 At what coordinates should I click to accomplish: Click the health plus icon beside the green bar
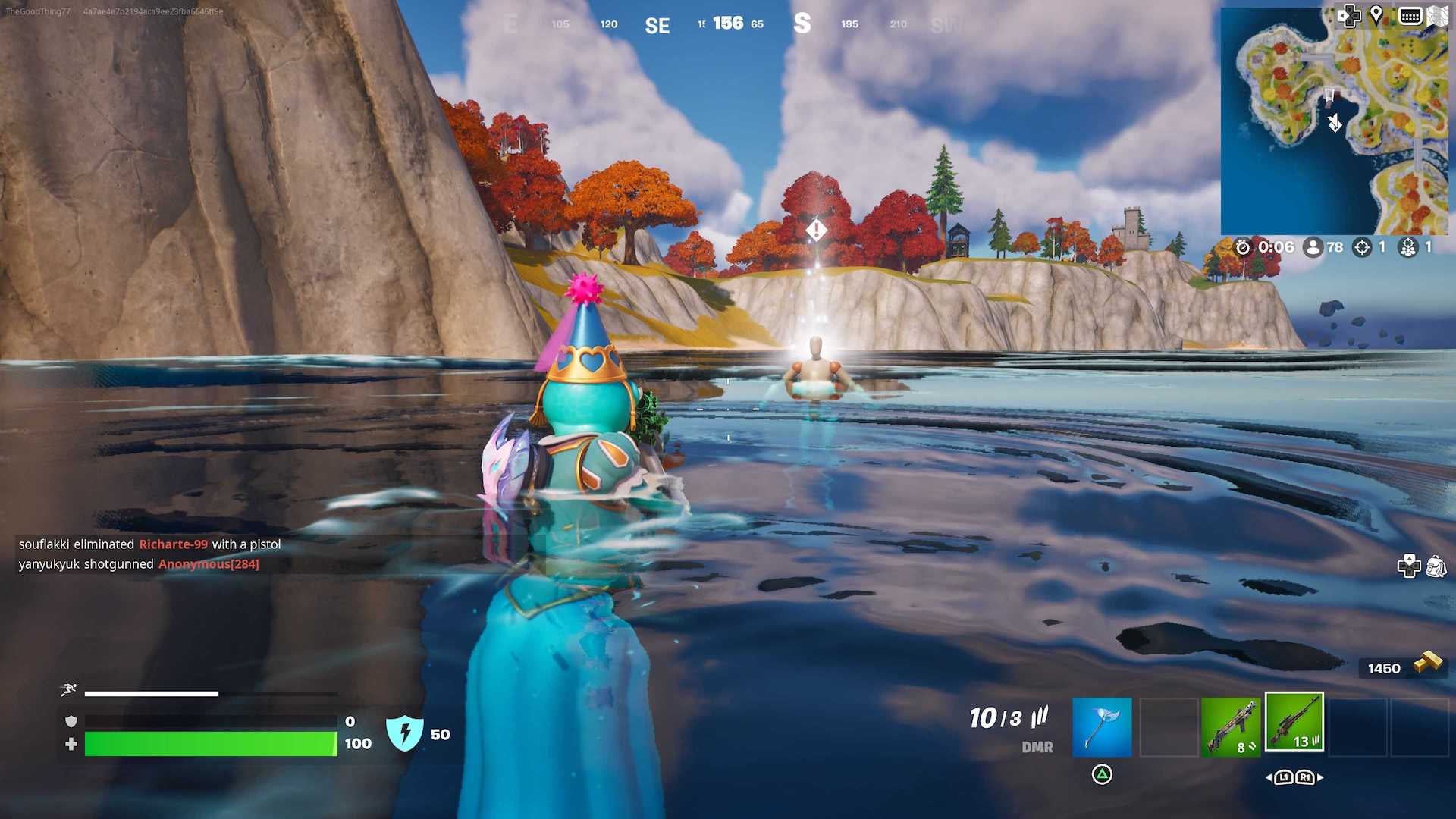coord(71,745)
